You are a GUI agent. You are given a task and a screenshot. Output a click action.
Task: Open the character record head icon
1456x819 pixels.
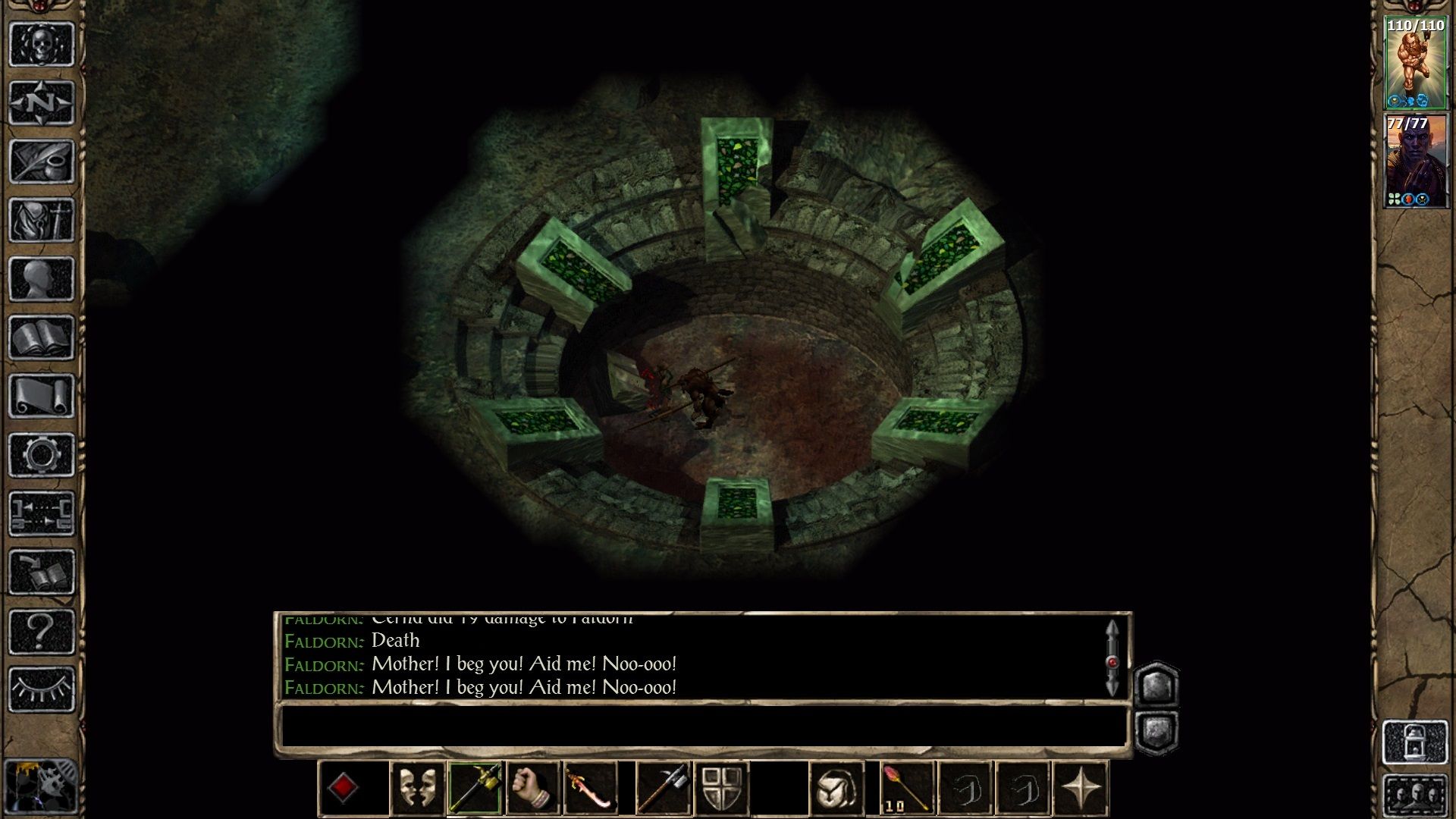pyautogui.click(x=42, y=278)
